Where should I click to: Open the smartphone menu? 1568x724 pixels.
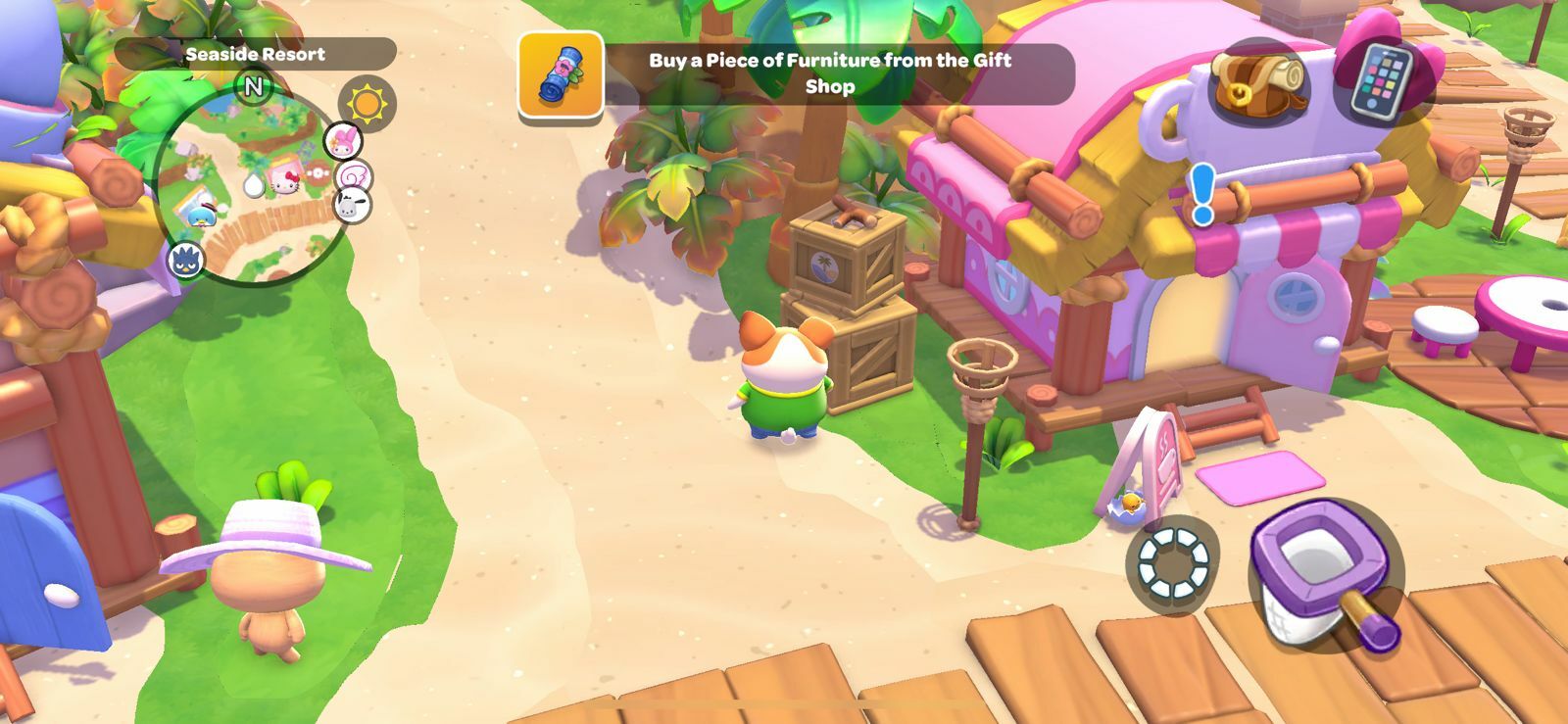[1382, 82]
